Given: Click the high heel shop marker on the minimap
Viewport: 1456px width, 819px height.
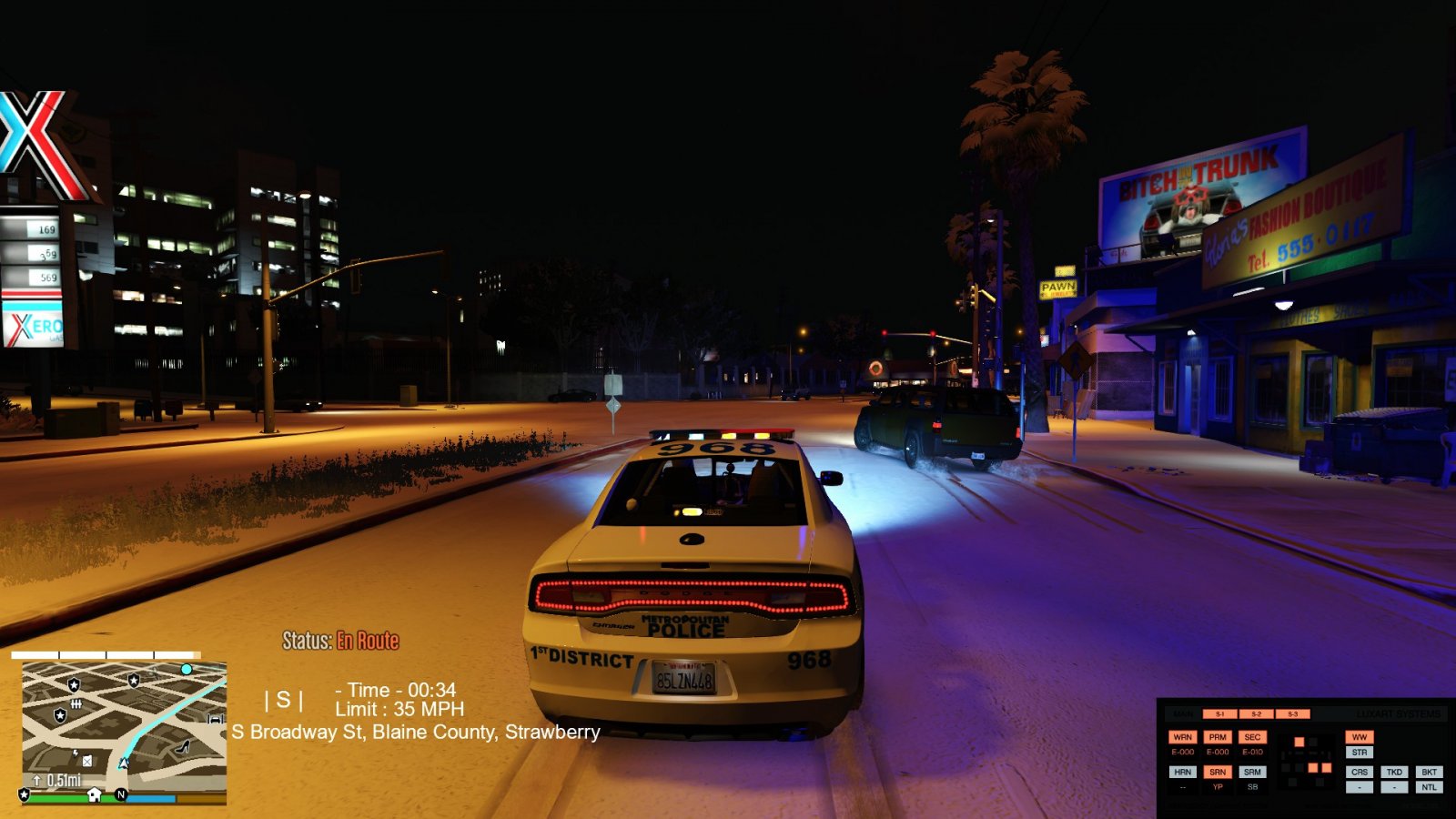Looking at the screenshot, I should [183, 747].
